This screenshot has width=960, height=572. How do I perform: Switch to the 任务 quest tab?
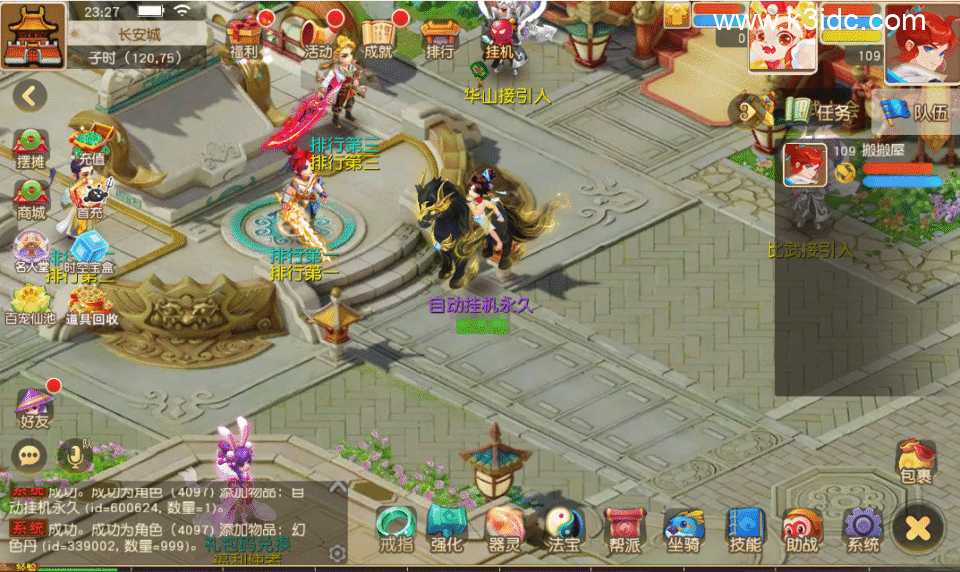pyautogui.click(x=820, y=112)
